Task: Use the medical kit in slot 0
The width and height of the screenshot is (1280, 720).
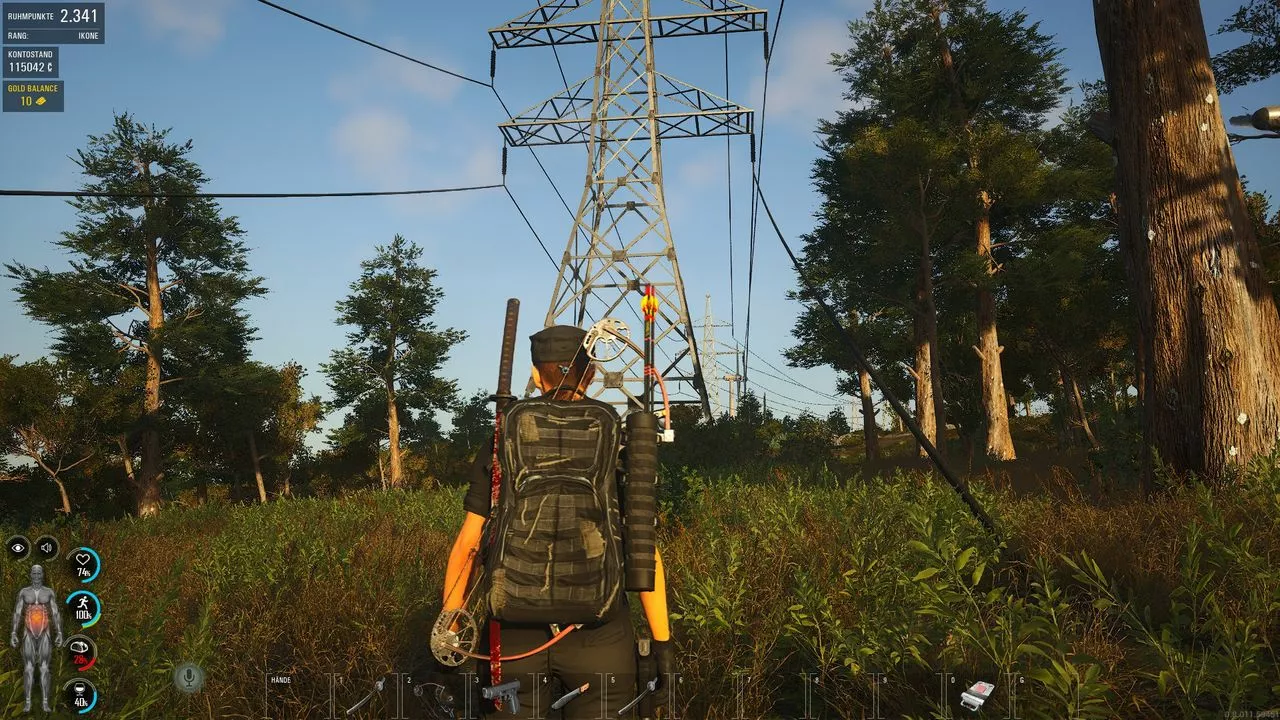Action: click(977, 694)
